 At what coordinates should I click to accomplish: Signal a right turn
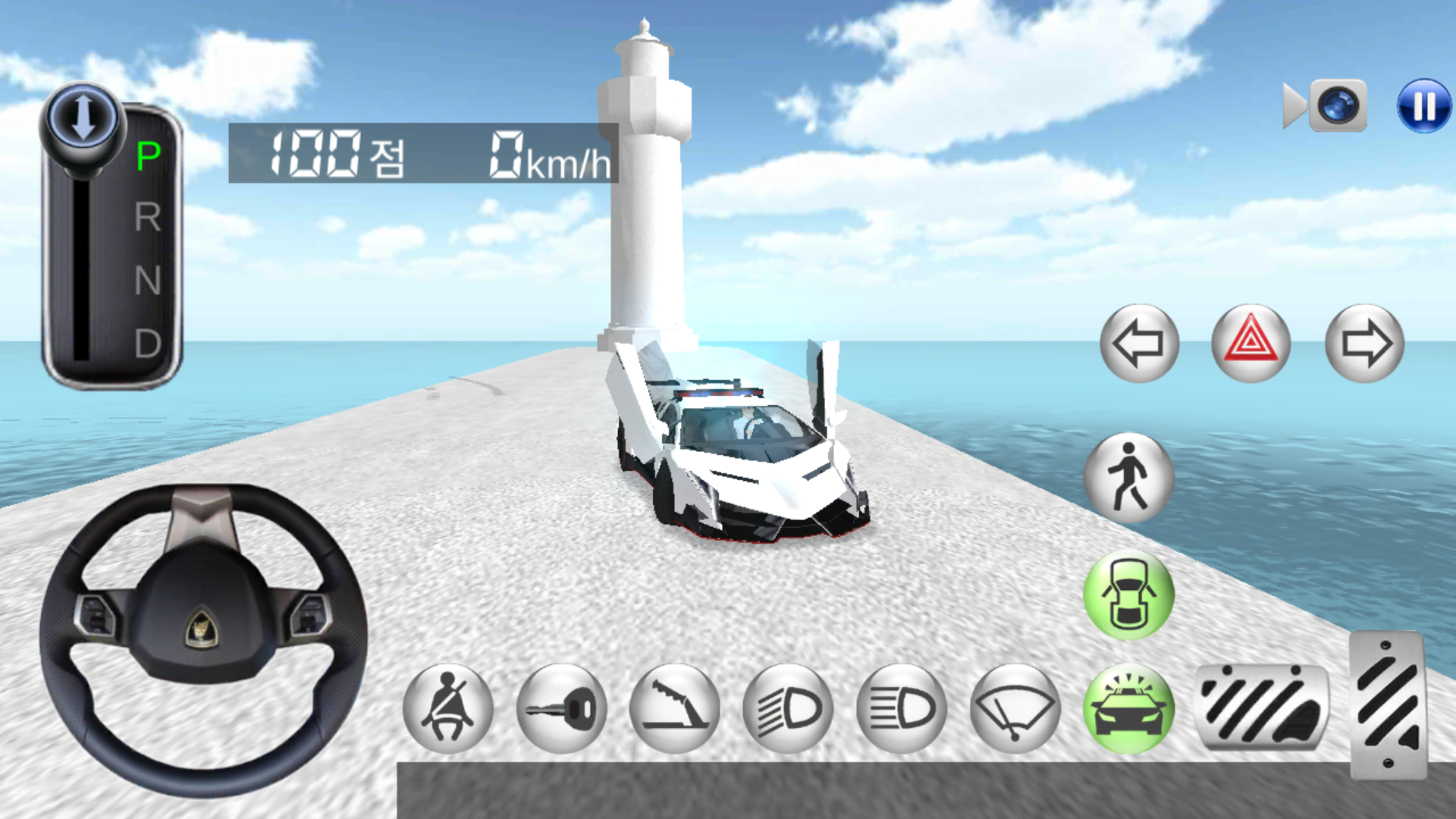click(1367, 344)
